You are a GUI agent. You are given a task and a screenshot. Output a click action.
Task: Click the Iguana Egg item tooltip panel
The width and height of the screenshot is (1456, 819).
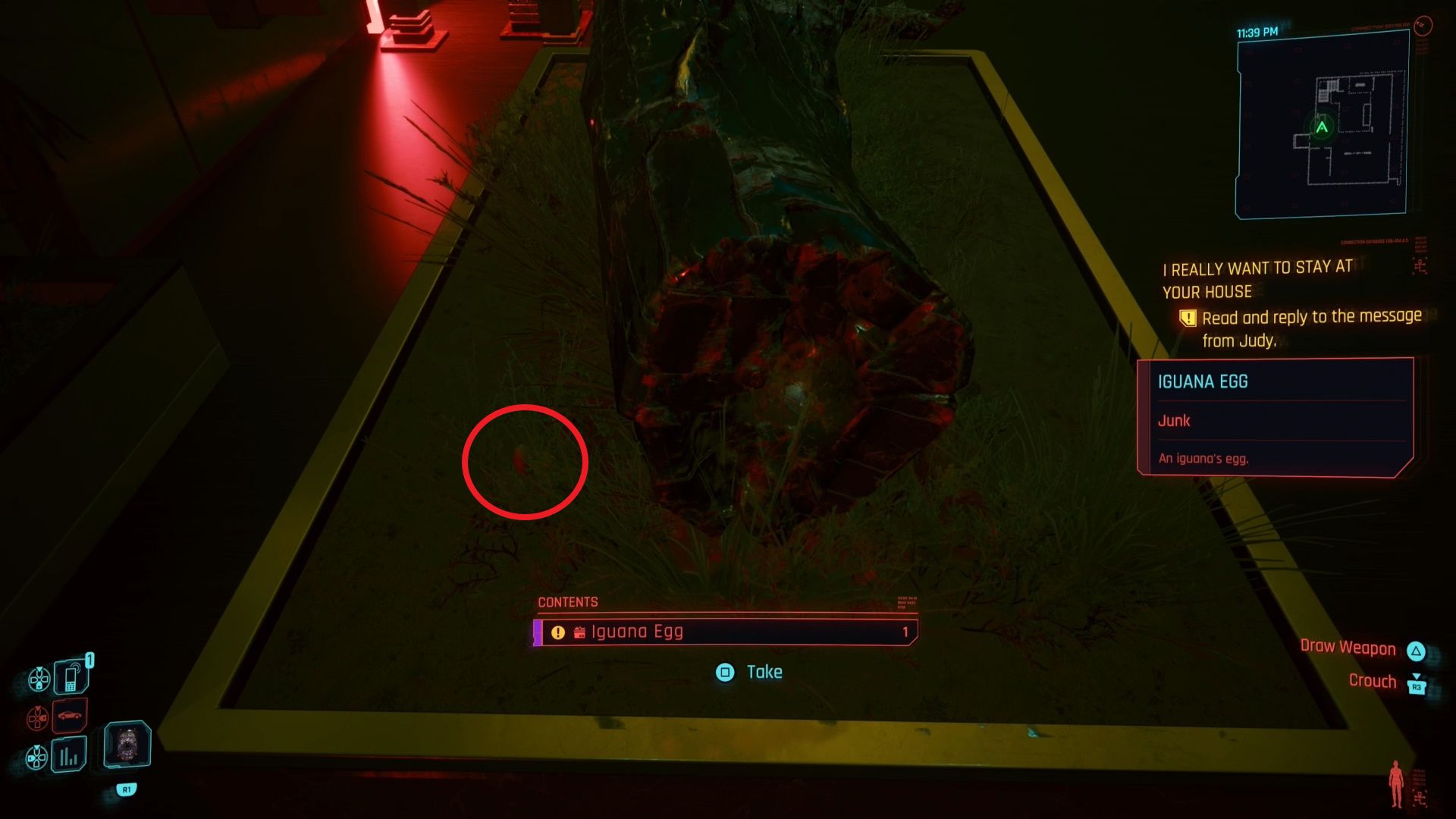1276,418
